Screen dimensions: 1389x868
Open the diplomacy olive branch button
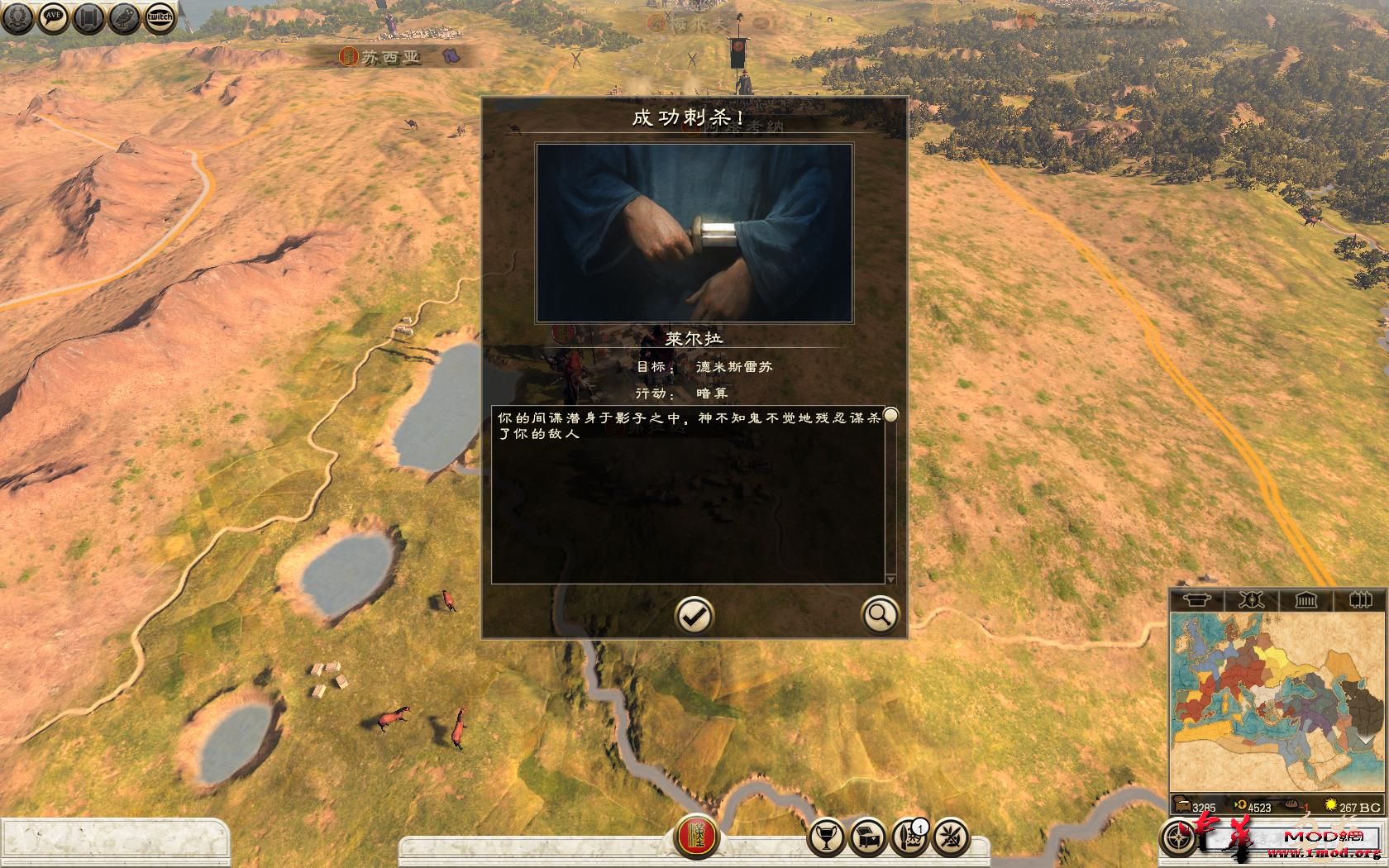point(952,838)
